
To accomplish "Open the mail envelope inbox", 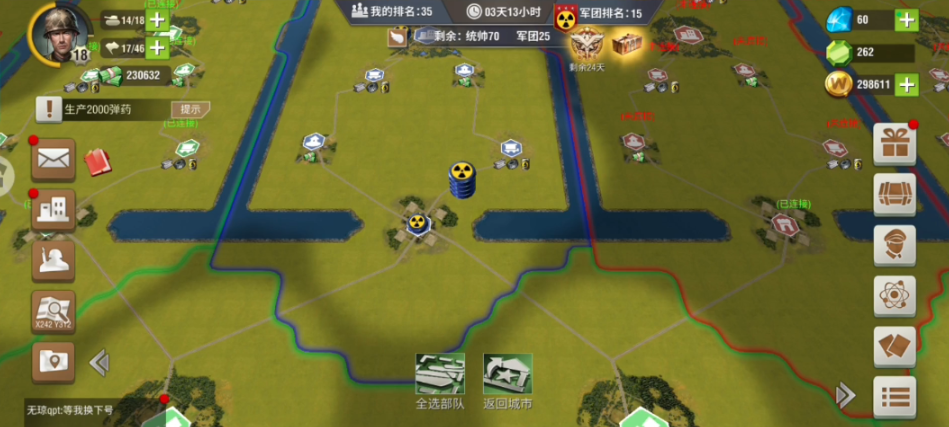I will [53, 159].
